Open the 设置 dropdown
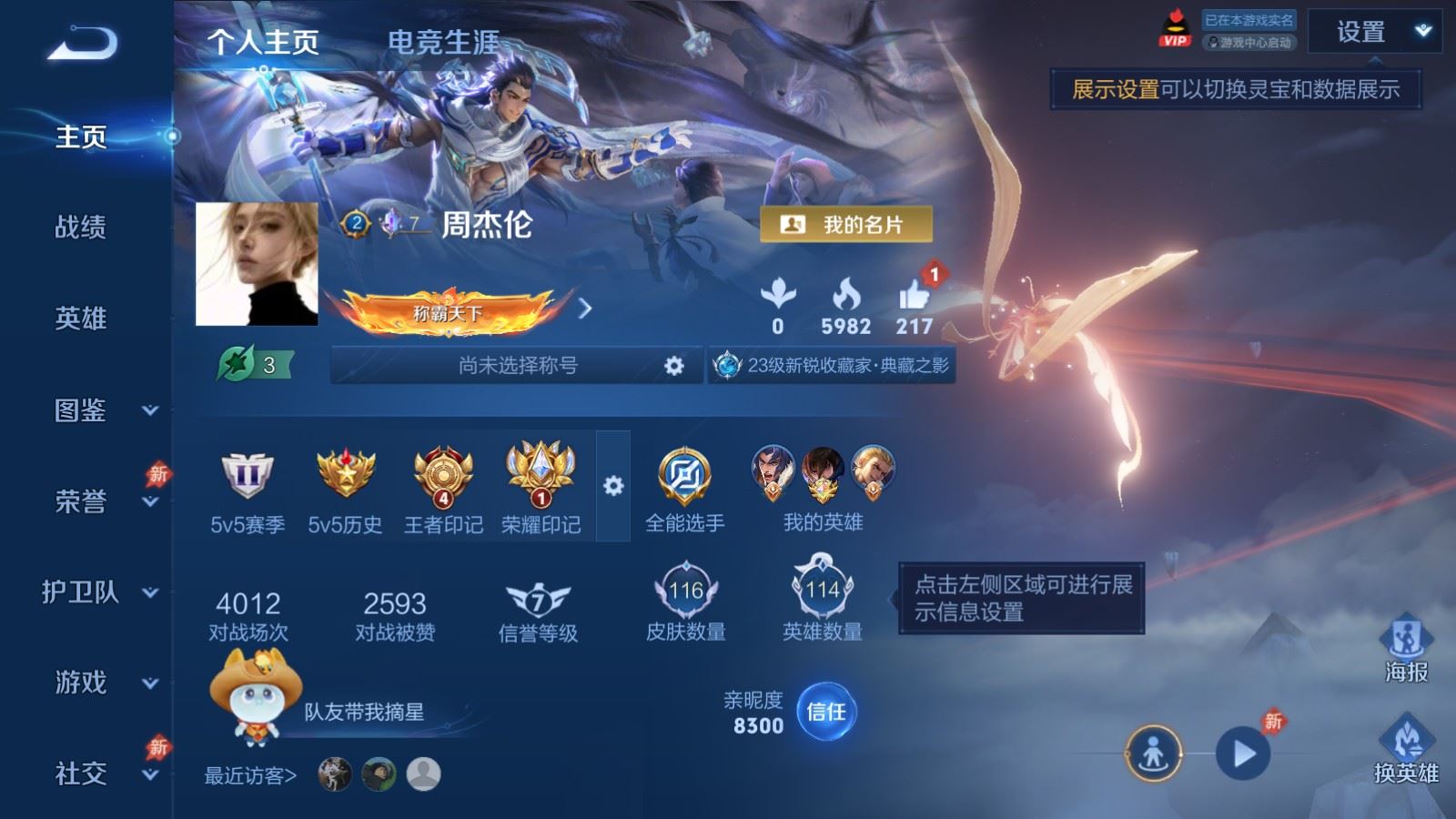1456x819 pixels. pyautogui.click(x=1374, y=33)
